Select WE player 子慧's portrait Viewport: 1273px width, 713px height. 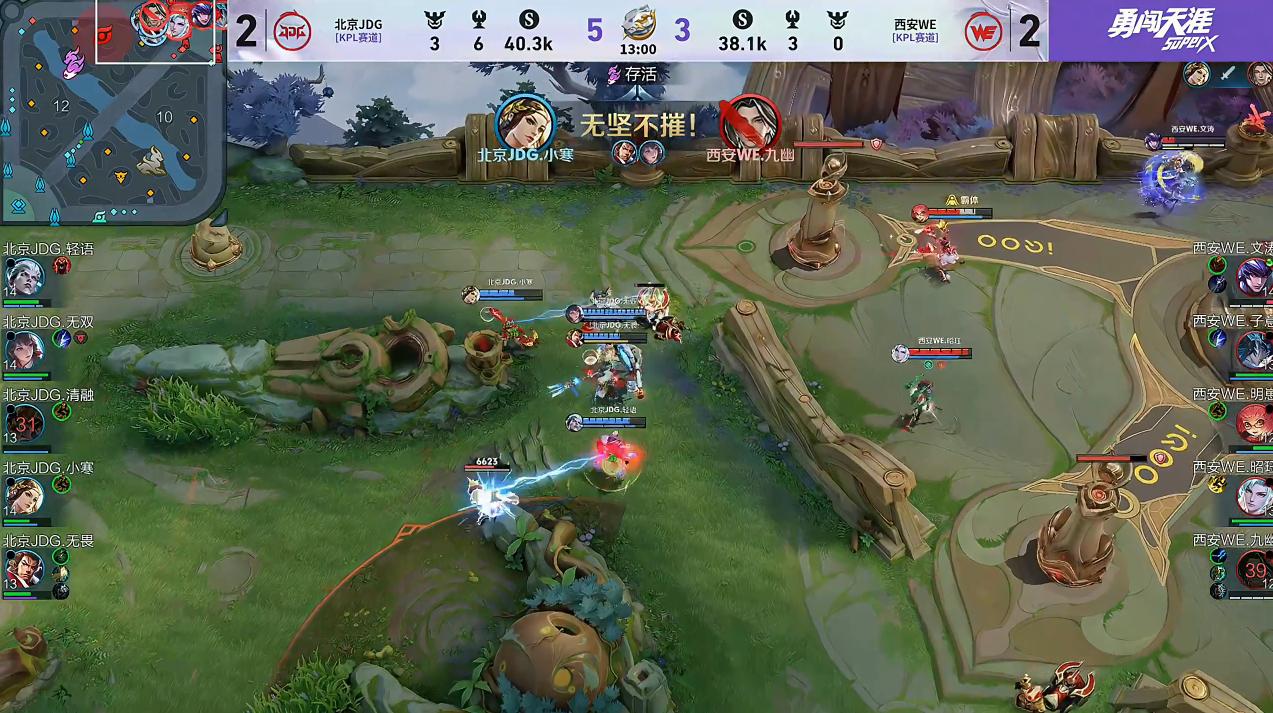coord(1253,350)
